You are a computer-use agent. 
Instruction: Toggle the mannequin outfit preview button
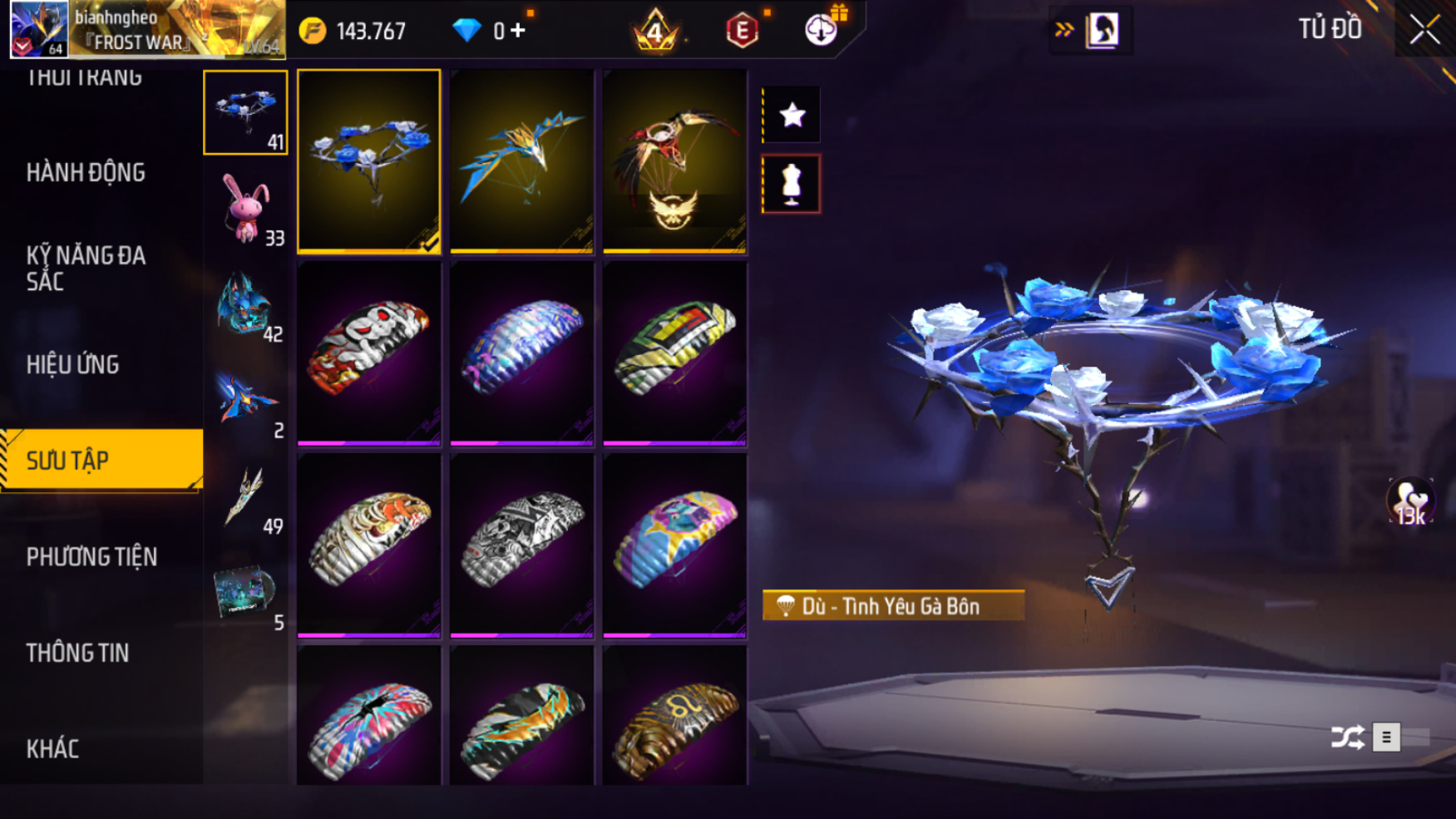coord(792,184)
